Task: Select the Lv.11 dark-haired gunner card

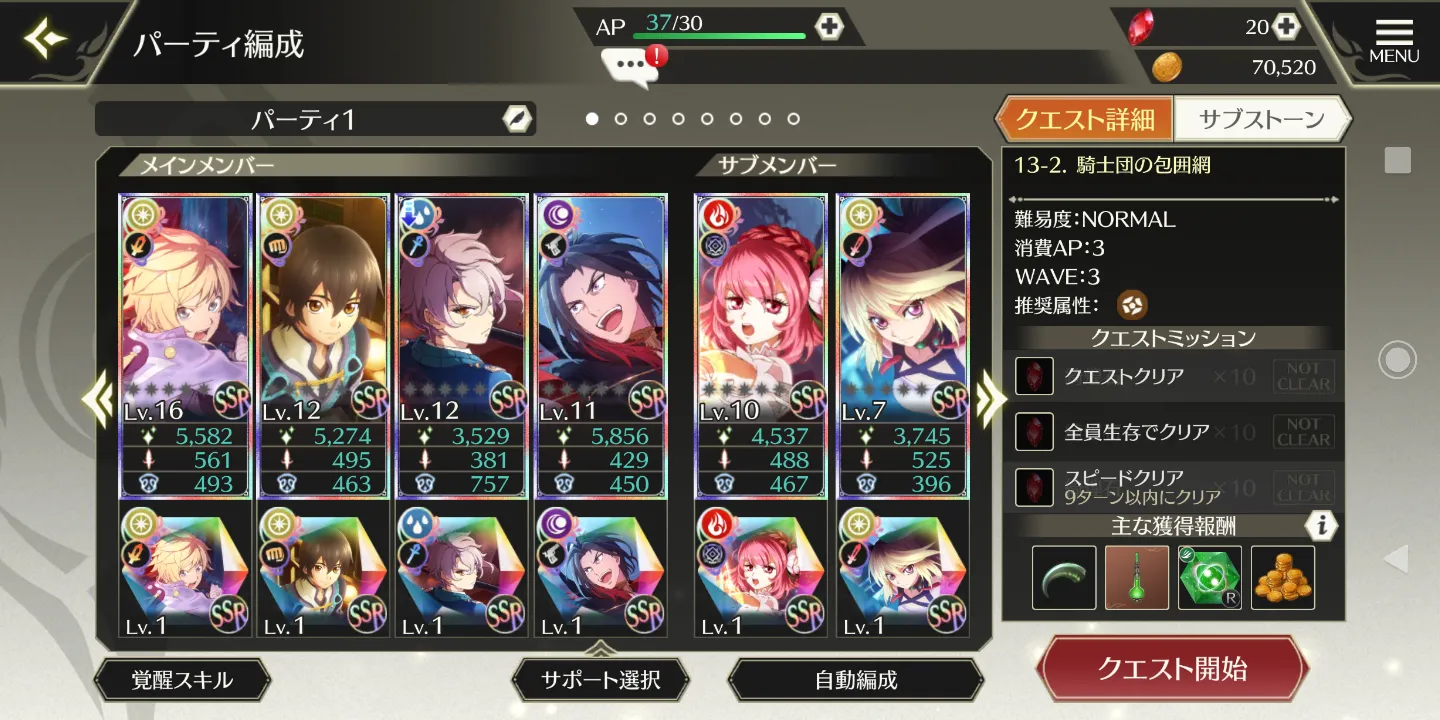Action: tap(601, 345)
